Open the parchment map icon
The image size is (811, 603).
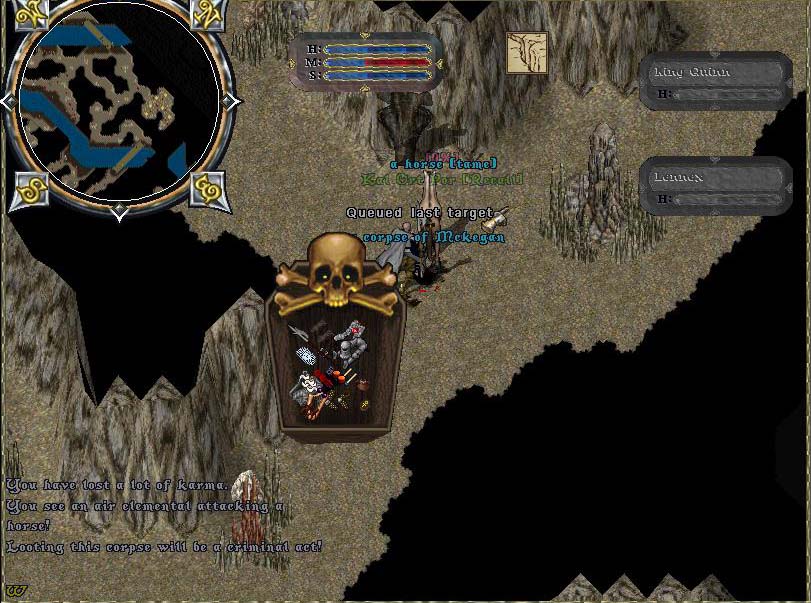(527, 53)
